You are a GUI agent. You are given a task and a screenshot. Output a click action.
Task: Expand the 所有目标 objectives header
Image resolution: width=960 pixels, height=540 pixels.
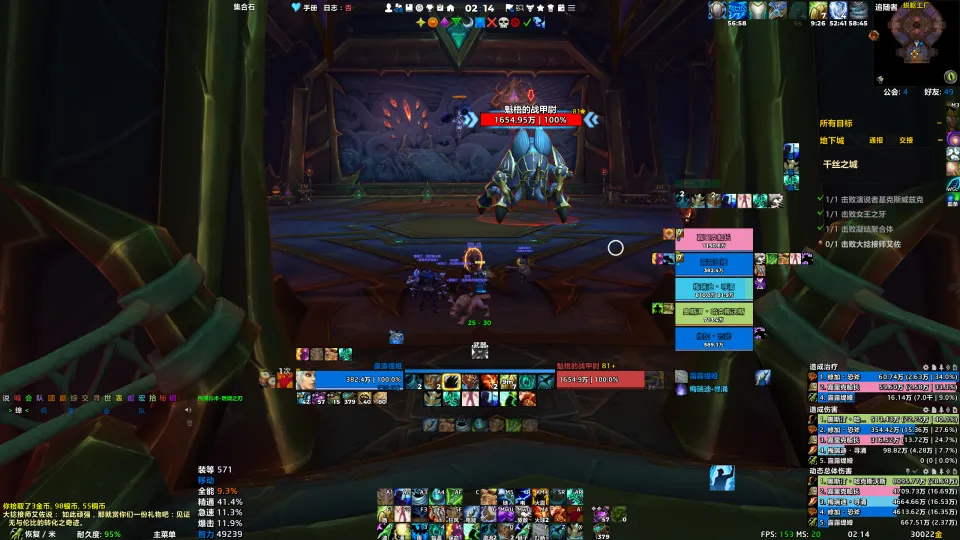[836, 123]
